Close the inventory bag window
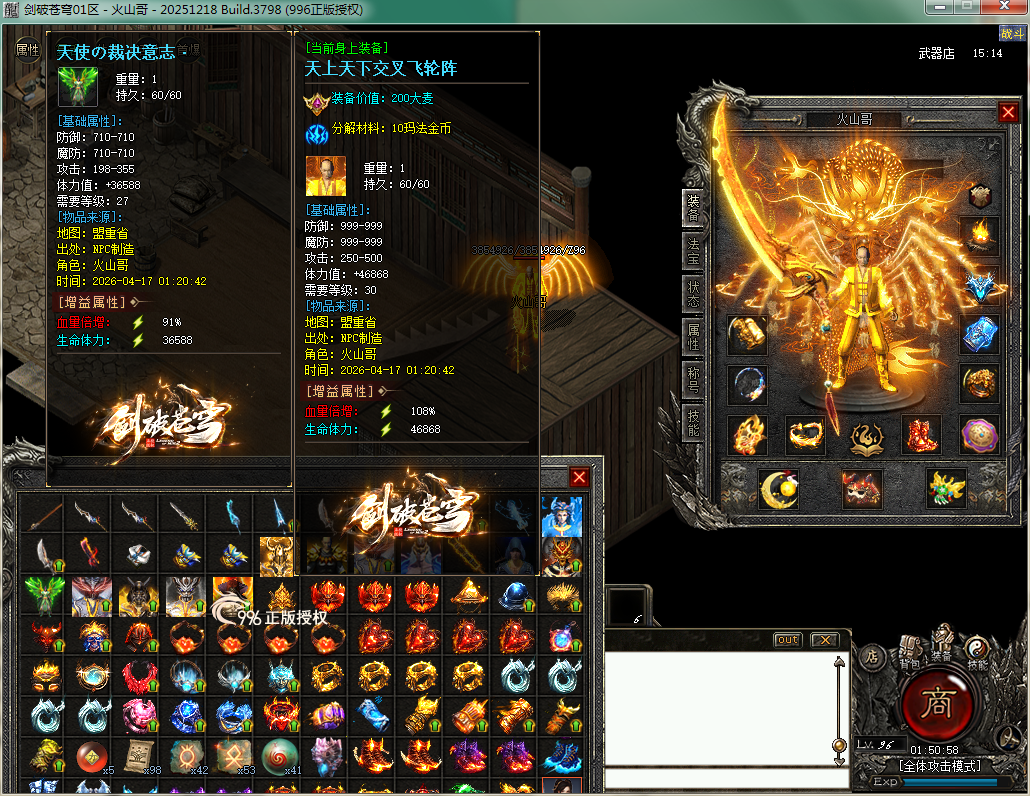This screenshot has height=796, width=1030. (579, 477)
